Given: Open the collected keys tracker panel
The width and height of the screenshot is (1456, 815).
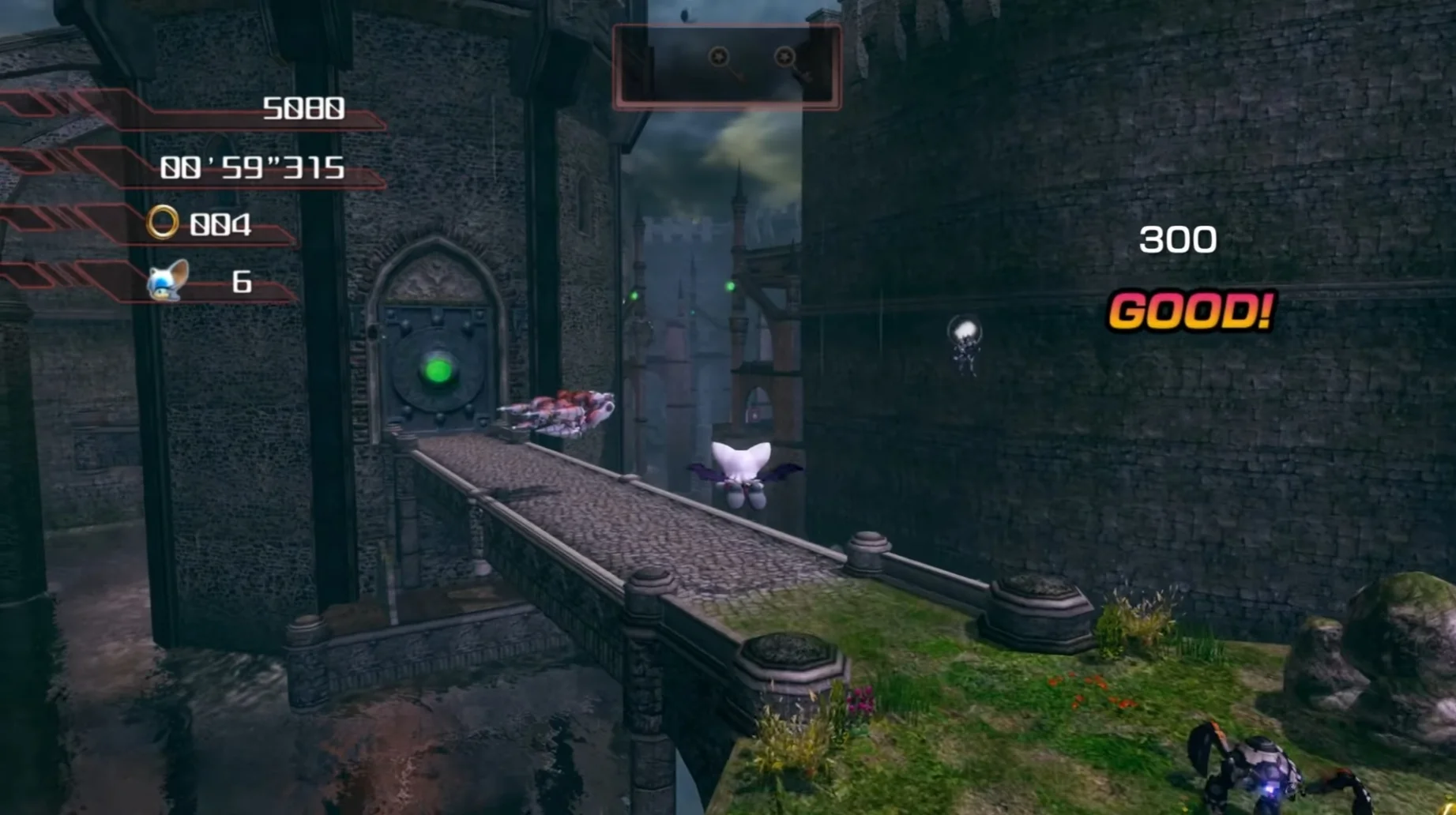Looking at the screenshot, I should 726,66.
